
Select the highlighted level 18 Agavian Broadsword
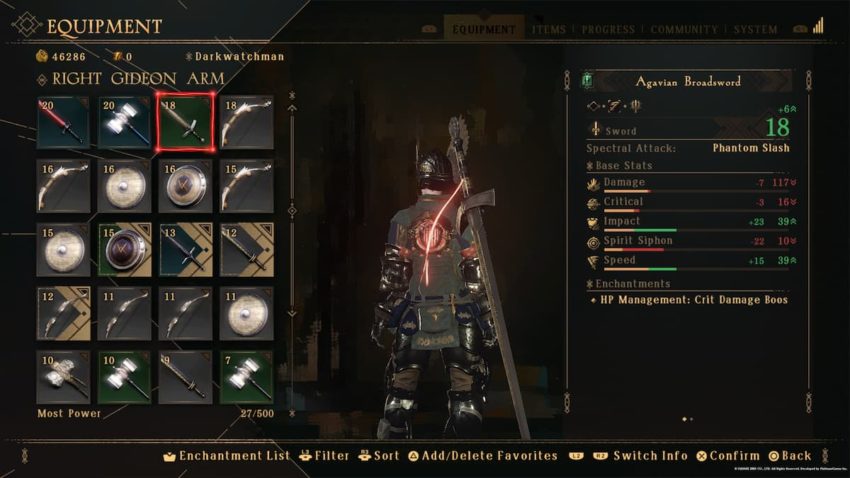[185, 122]
